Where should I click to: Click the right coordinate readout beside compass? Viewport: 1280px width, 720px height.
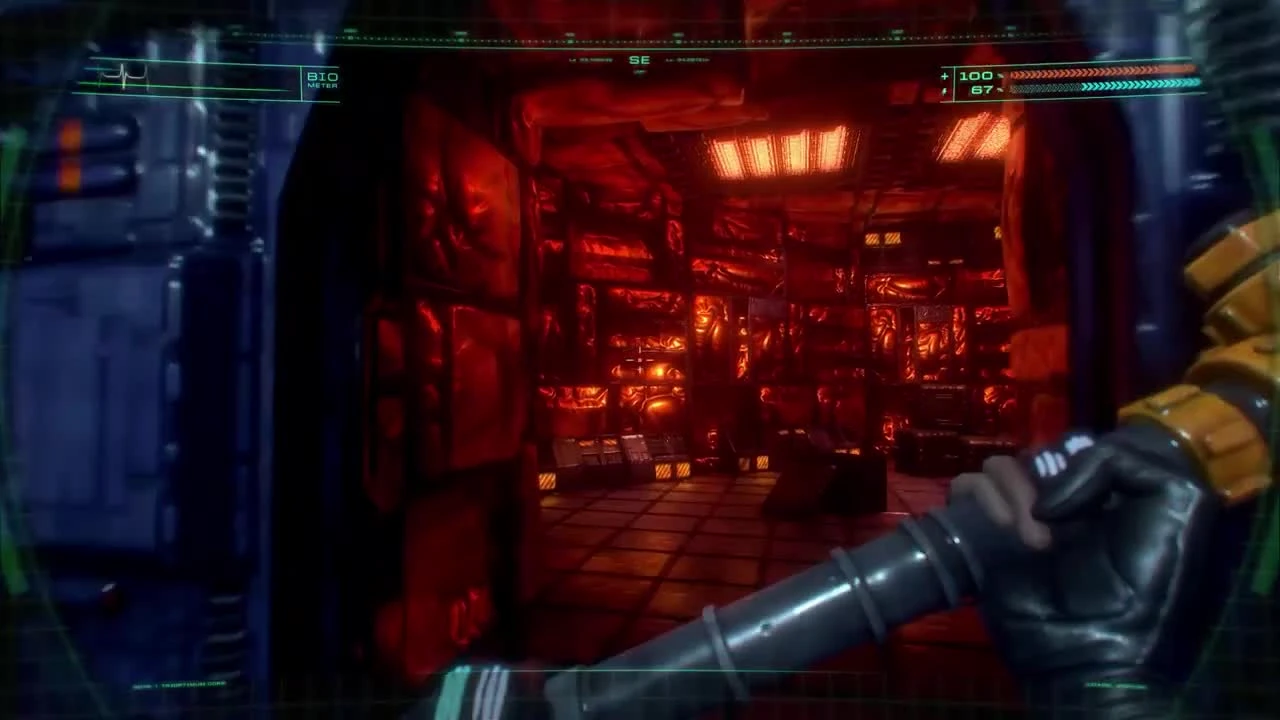(x=692, y=60)
